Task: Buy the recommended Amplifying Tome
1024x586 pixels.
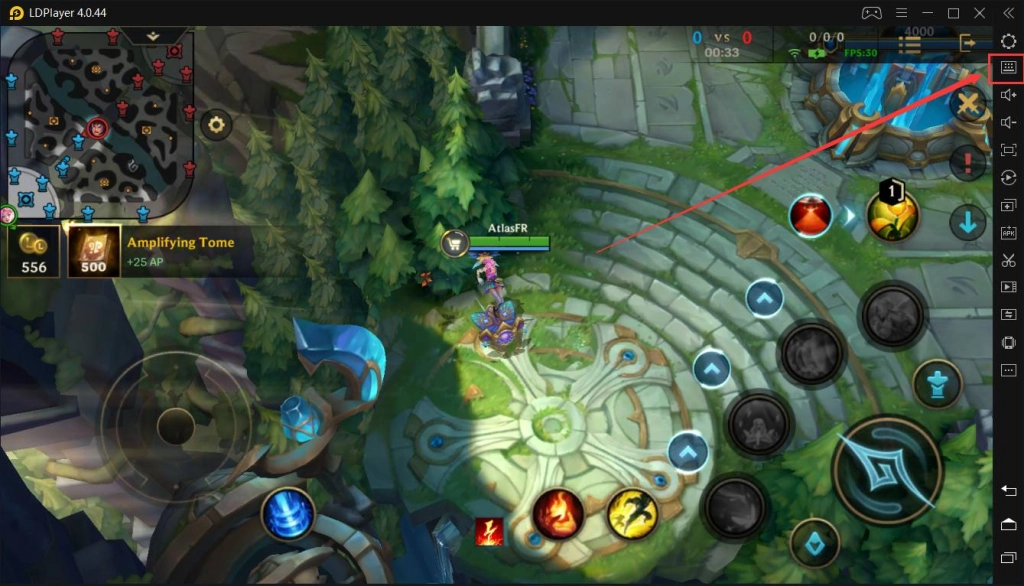Action: pos(94,251)
